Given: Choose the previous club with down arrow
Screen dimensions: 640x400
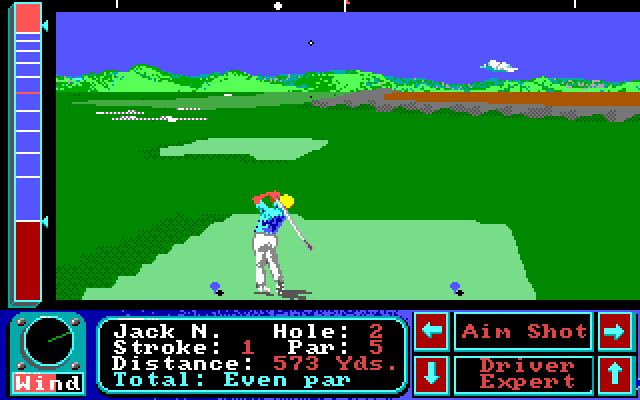Looking at the screenshot, I should coord(431,374).
